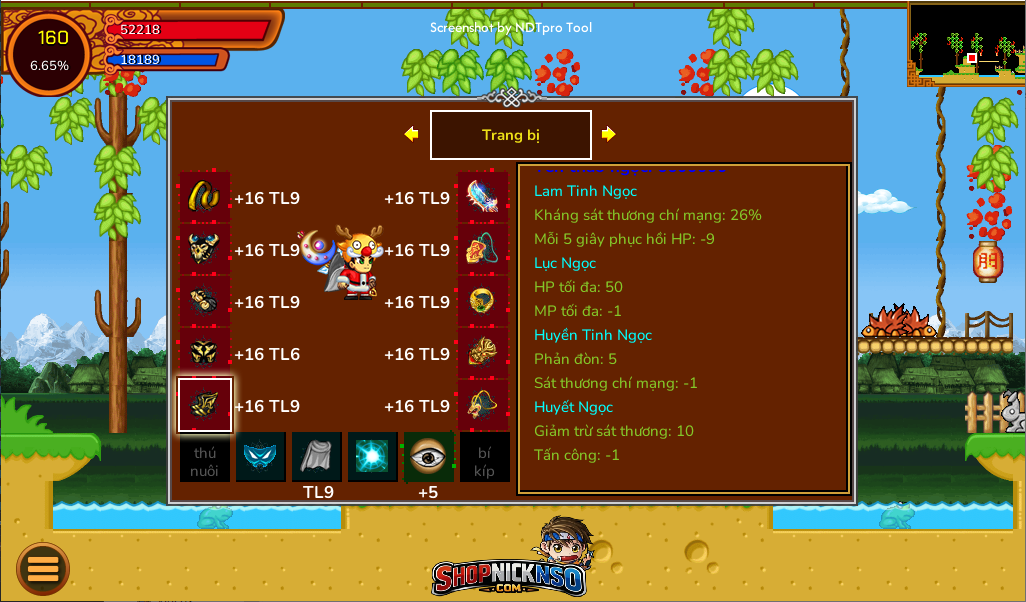Open the thú nuôi pet slot

click(205, 458)
